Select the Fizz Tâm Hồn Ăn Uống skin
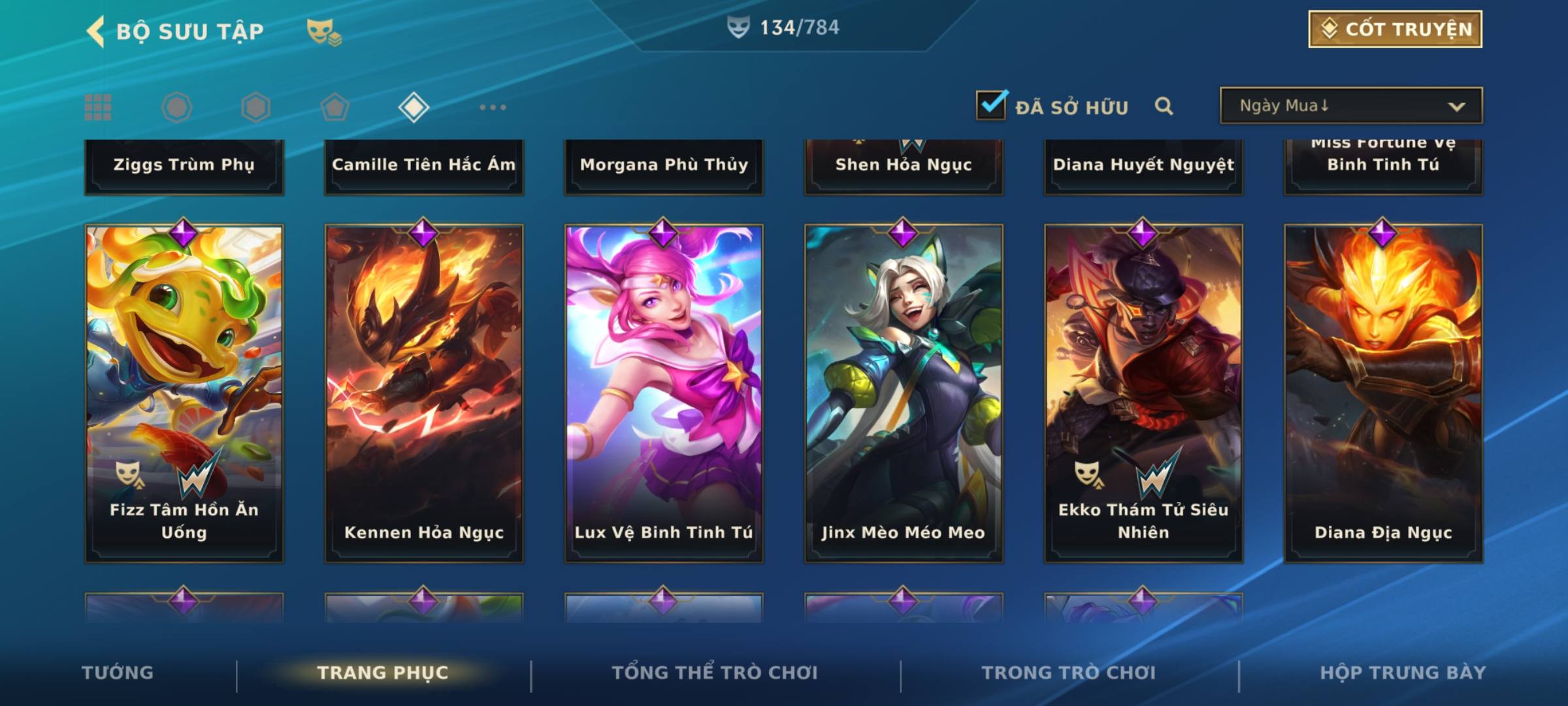 (x=184, y=392)
